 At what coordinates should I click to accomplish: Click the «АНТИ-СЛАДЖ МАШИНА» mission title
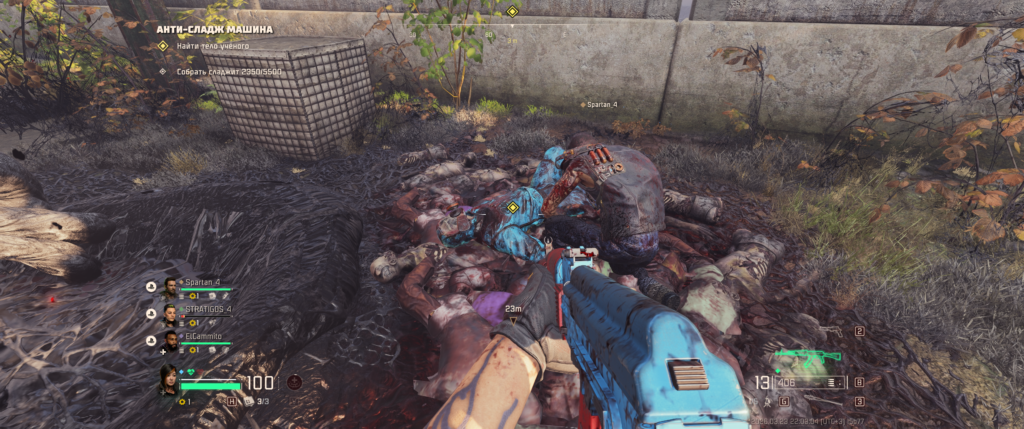213,29
